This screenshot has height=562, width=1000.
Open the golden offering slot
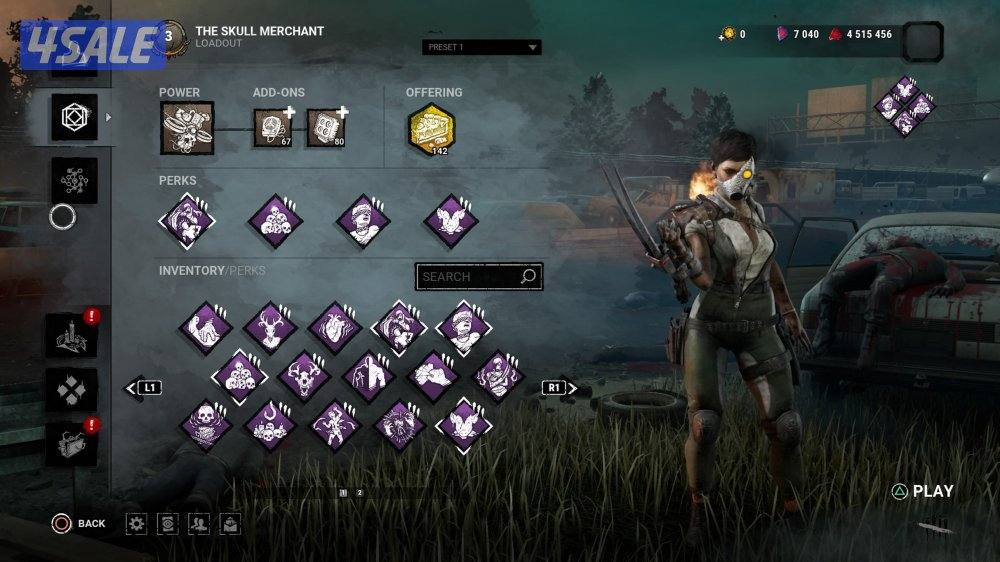click(x=431, y=128)
